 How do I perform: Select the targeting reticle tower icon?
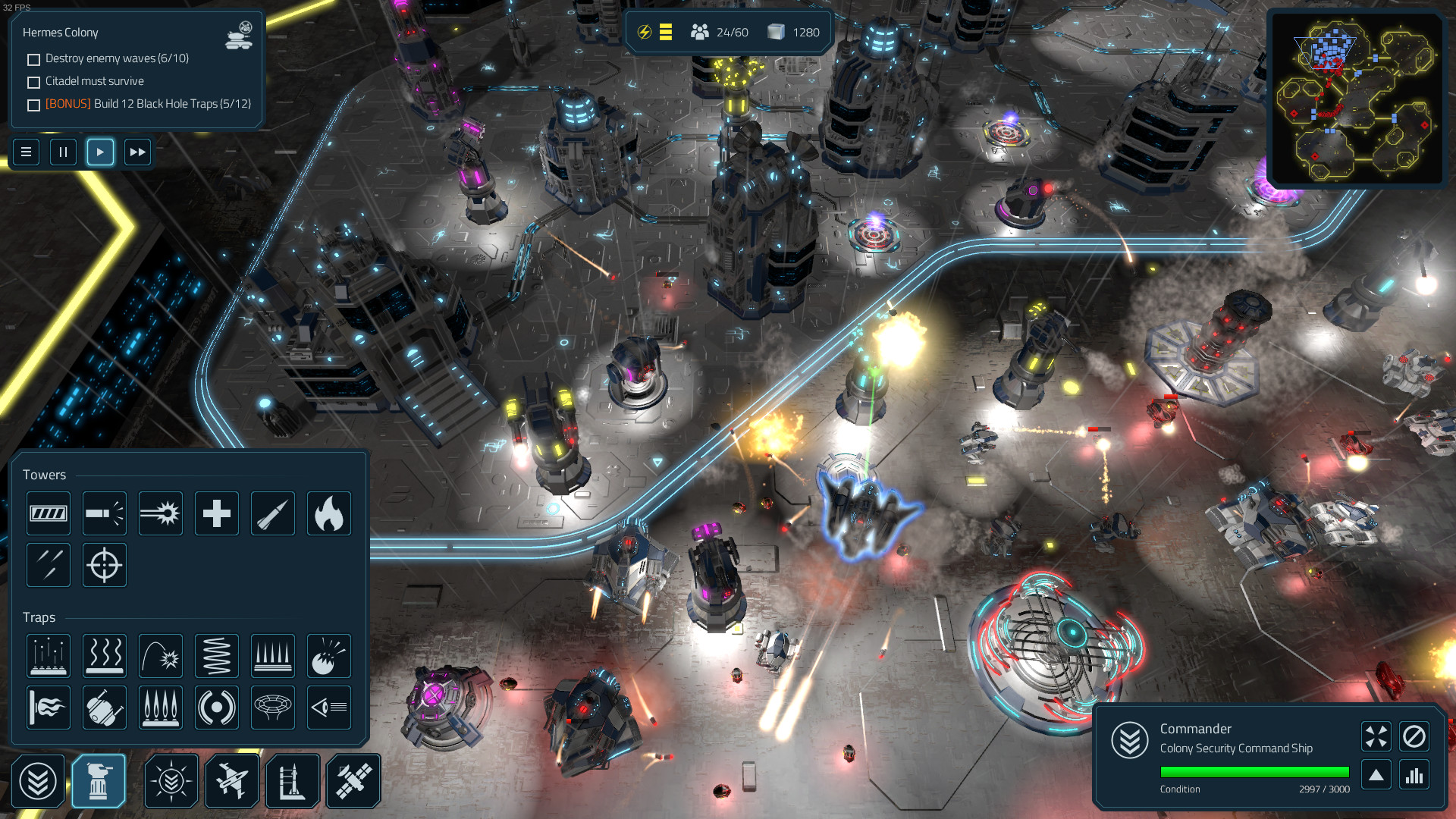pos(104,565)
